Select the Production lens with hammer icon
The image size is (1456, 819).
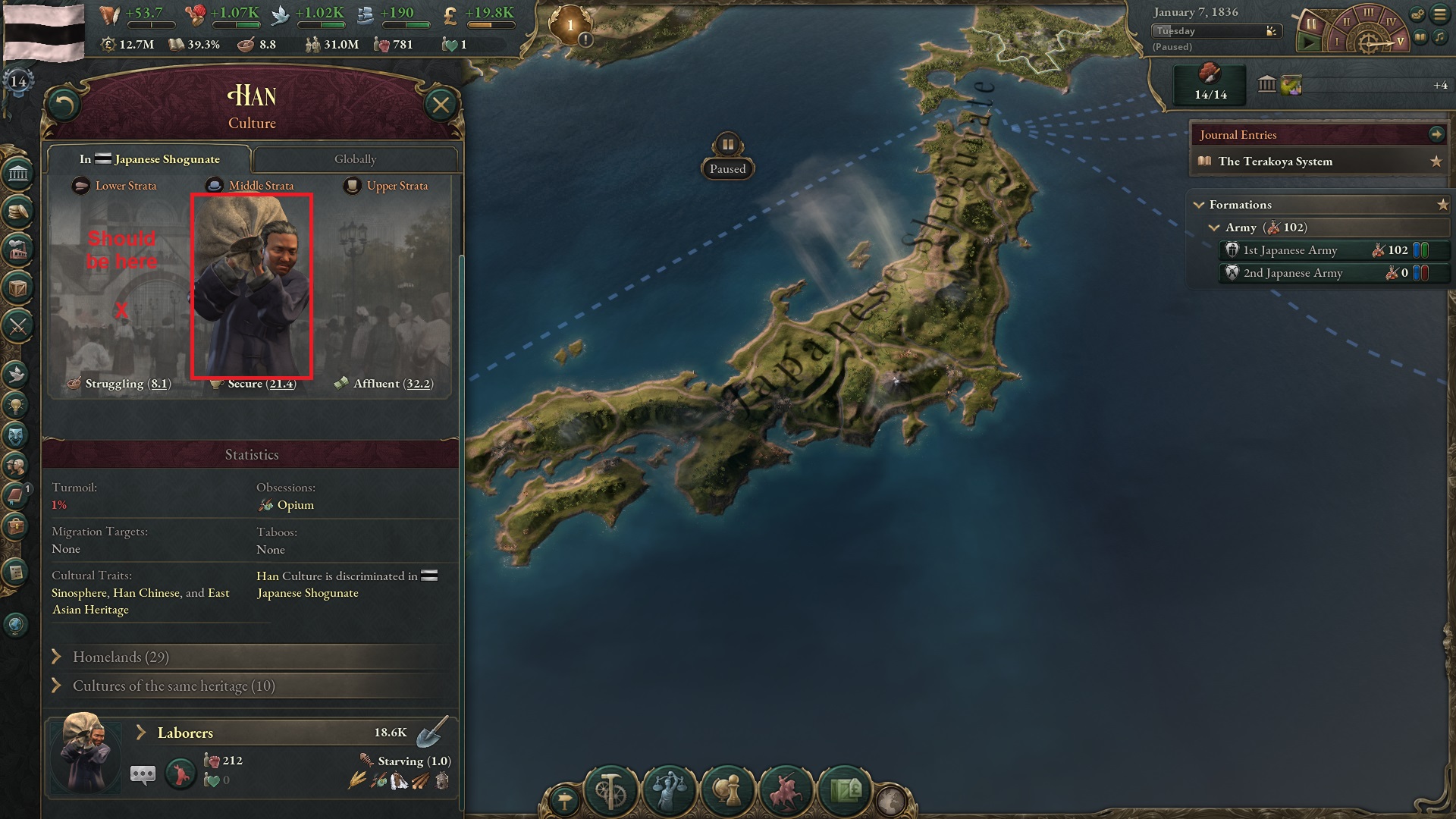[612, 789]
